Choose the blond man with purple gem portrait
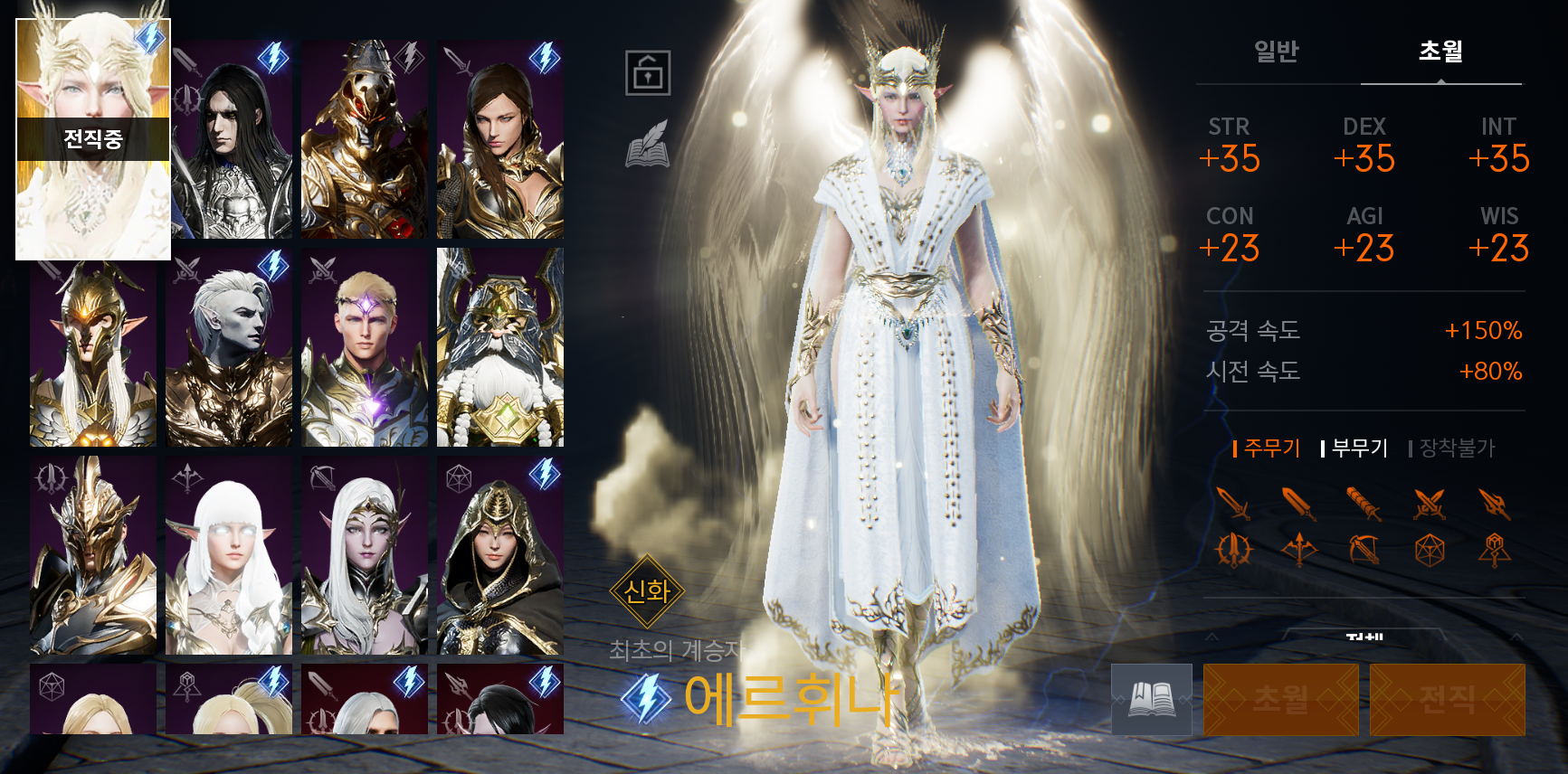 coord(364,347)
